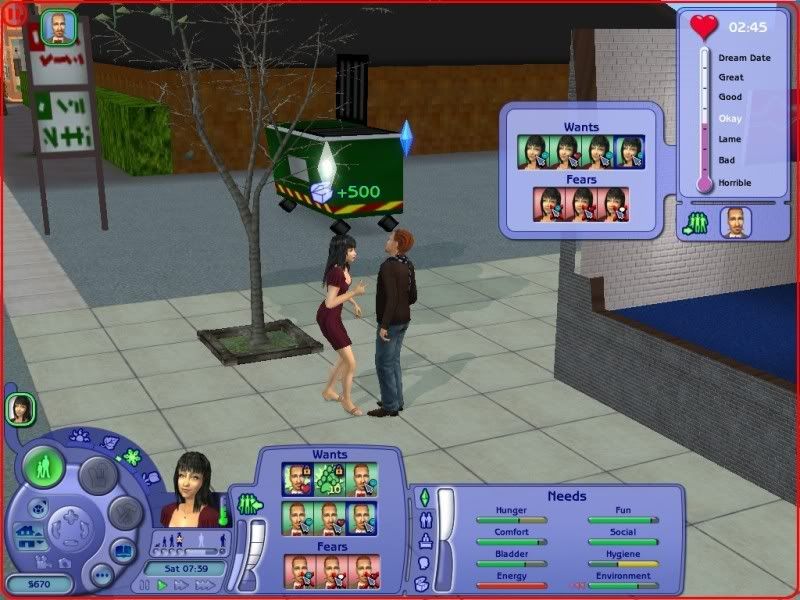The image size is (800, 600).
Task: Select the dark-haired woman's small sidebar portrait
Action: point(20,408)
